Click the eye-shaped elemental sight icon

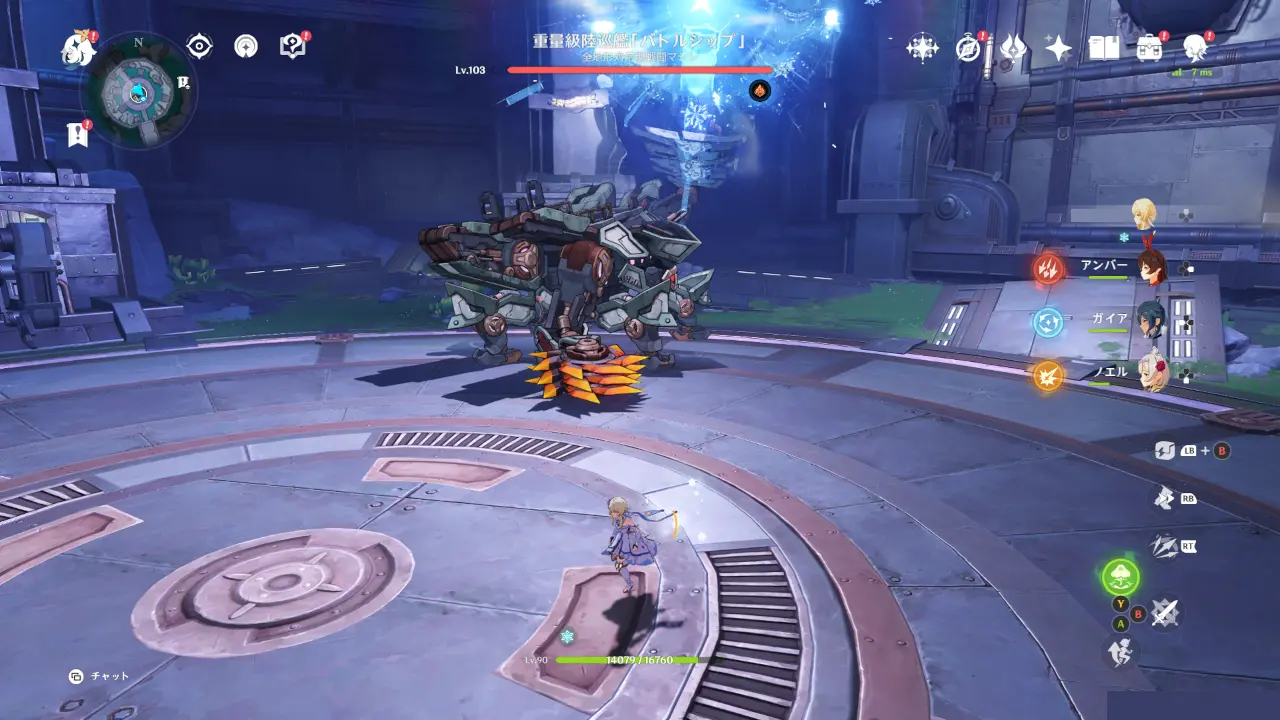[x=200, y=46]
